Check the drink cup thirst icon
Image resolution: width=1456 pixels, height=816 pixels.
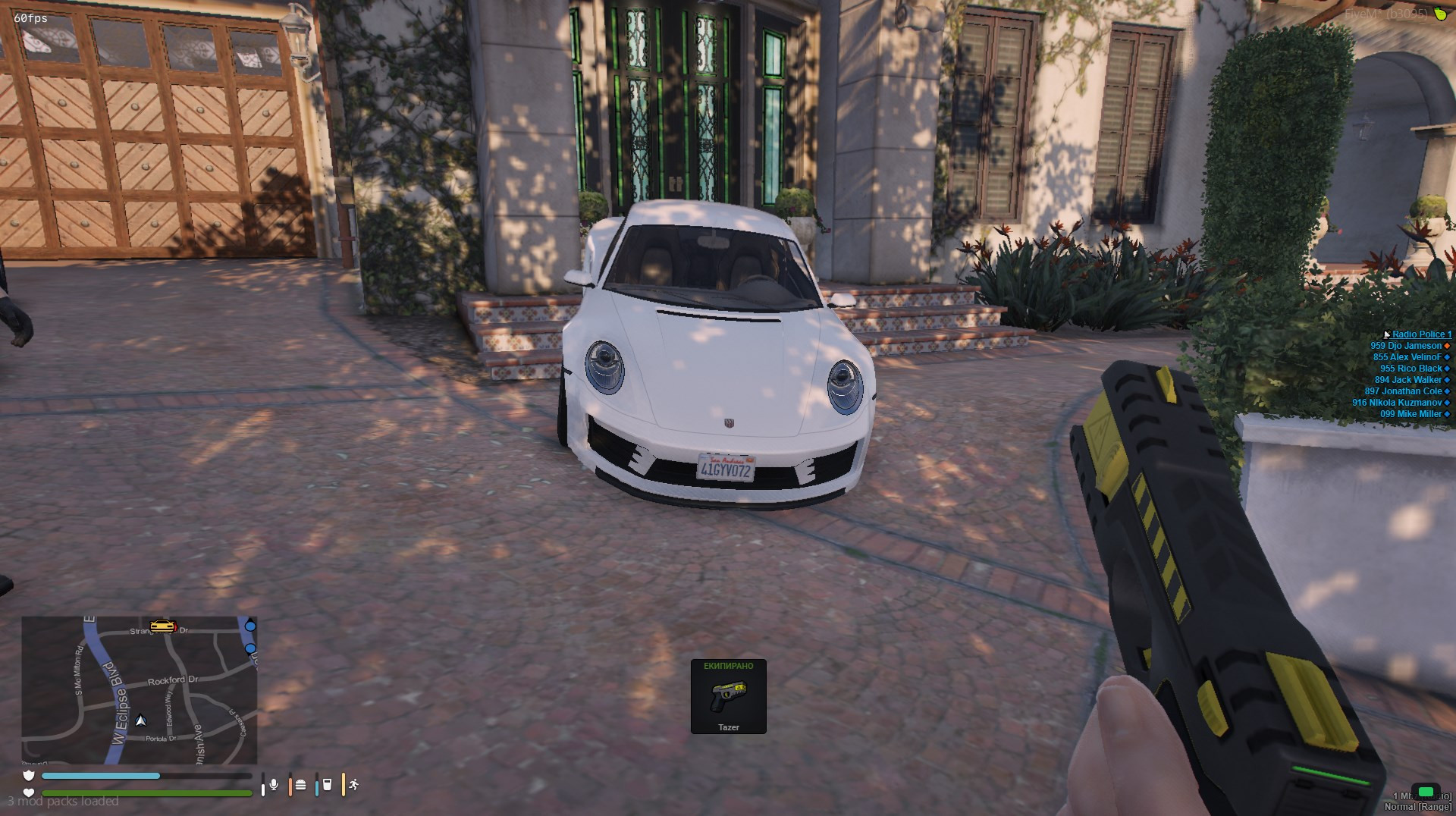327,785
